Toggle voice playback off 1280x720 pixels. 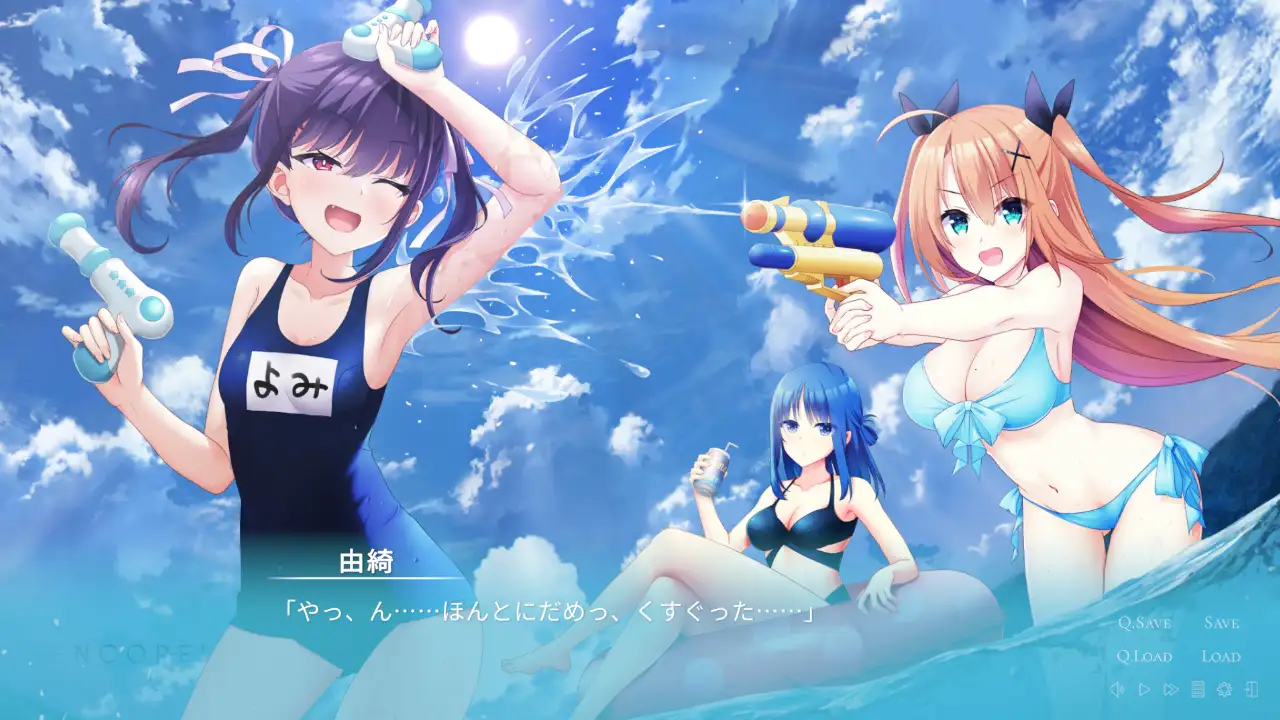1118,690
